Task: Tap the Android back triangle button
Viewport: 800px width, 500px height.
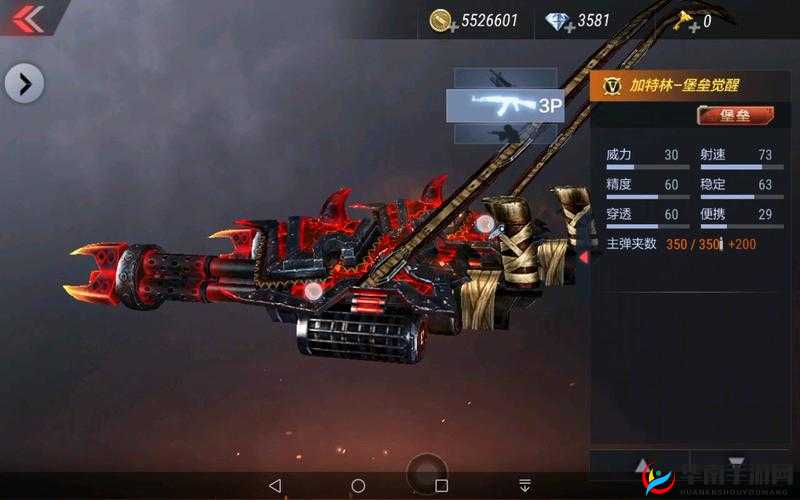Action: [275, 485]
